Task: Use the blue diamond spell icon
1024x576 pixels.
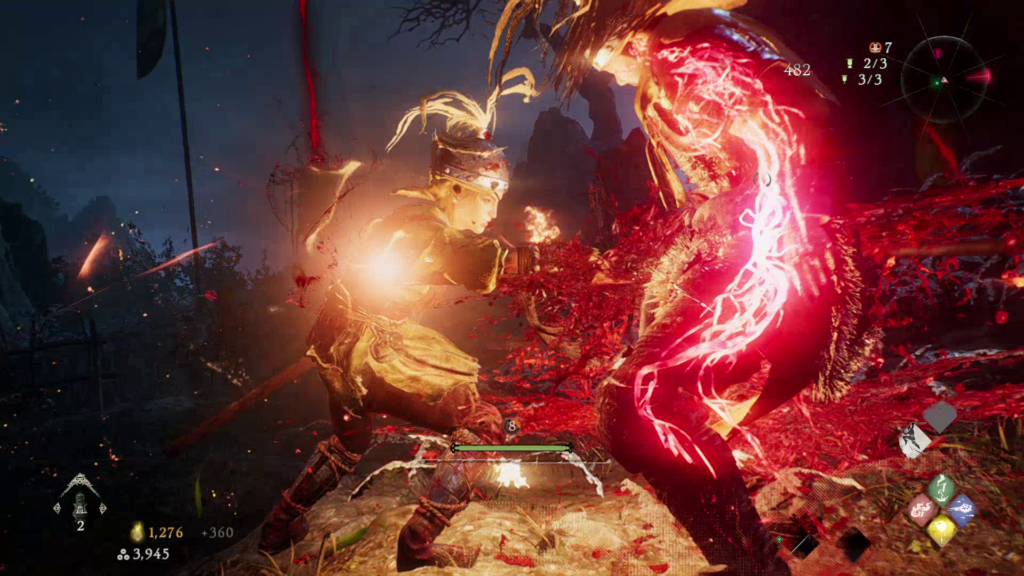Action: [961, 509]
